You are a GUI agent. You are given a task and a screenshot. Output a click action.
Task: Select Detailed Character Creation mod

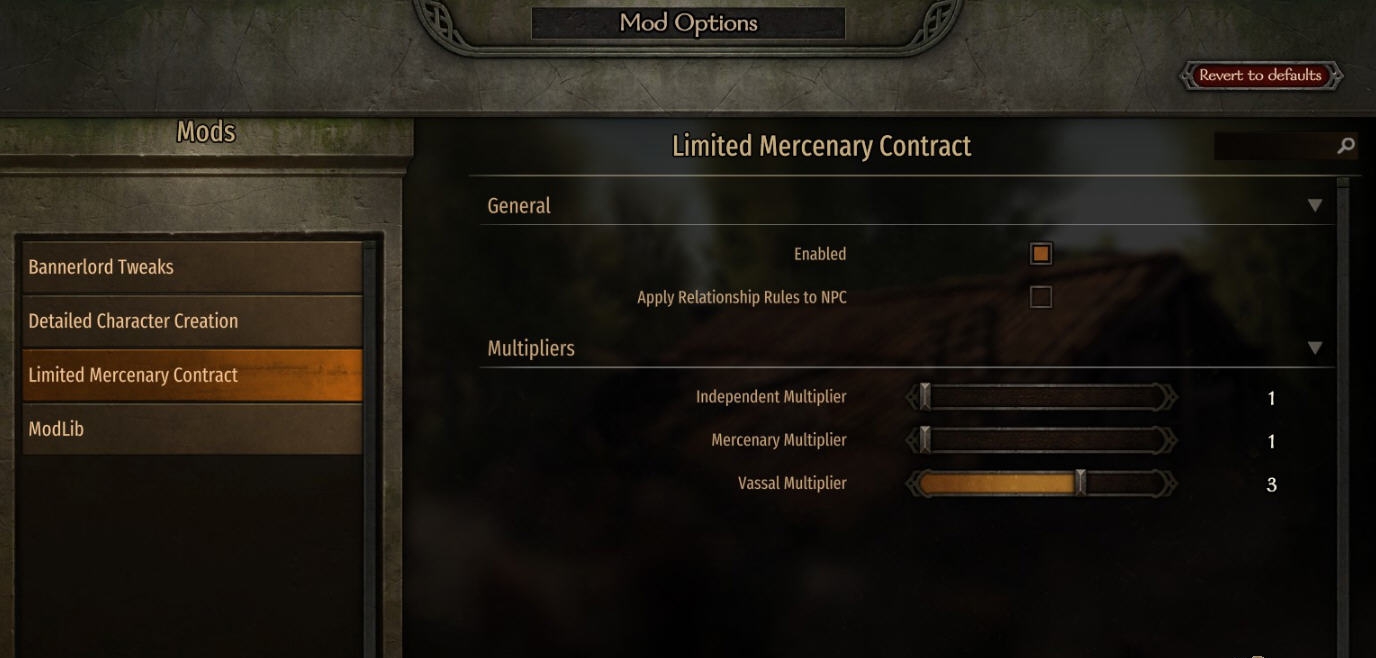point(192,321)
